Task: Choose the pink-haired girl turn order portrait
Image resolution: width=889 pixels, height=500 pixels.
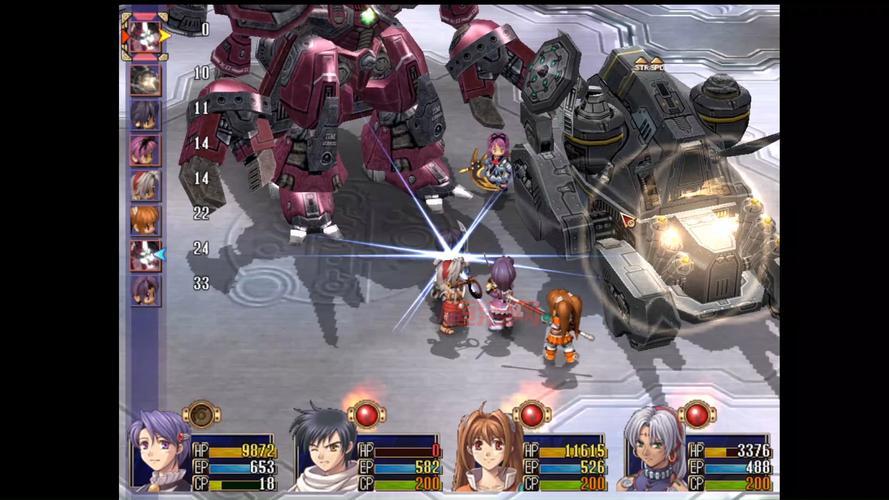Action: point(145,150)
